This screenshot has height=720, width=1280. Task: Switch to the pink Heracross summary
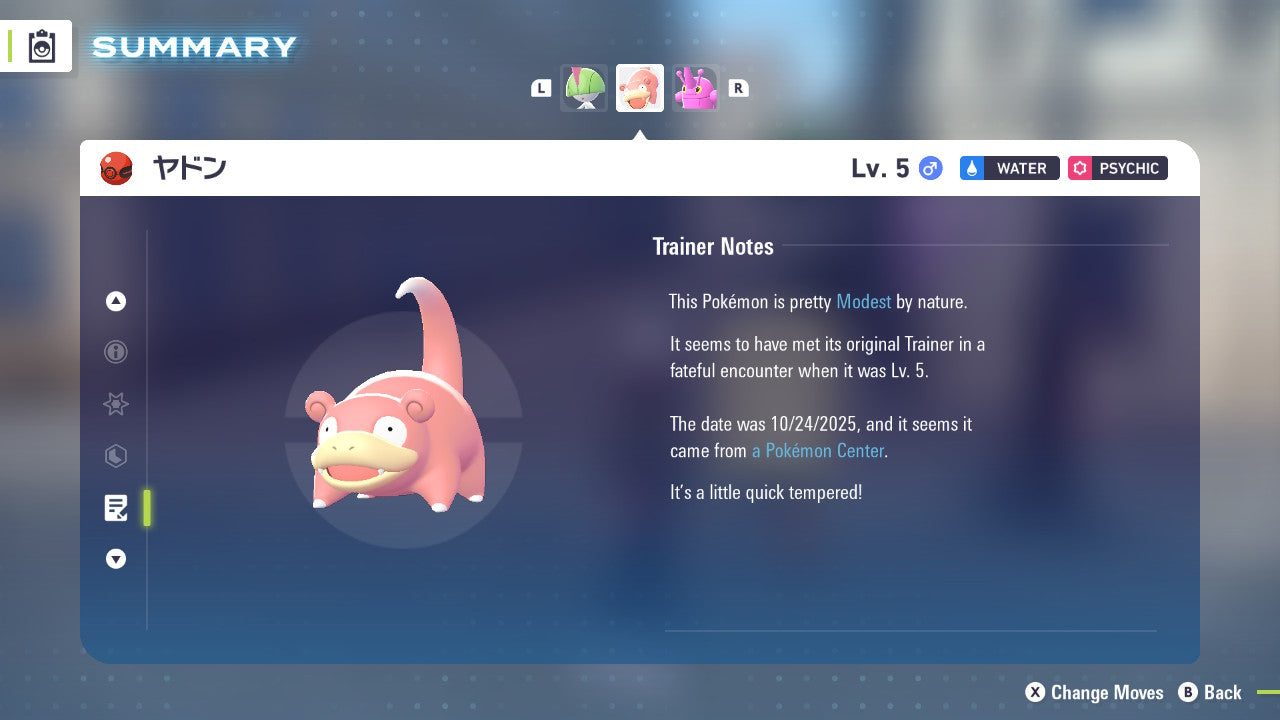pos(696,87)
